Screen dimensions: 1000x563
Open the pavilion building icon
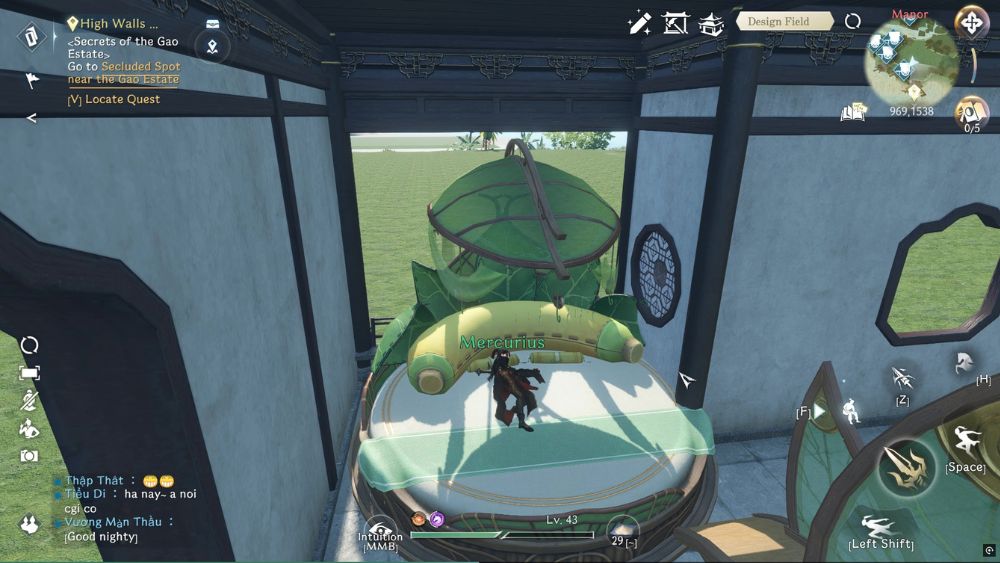(710, 23)
